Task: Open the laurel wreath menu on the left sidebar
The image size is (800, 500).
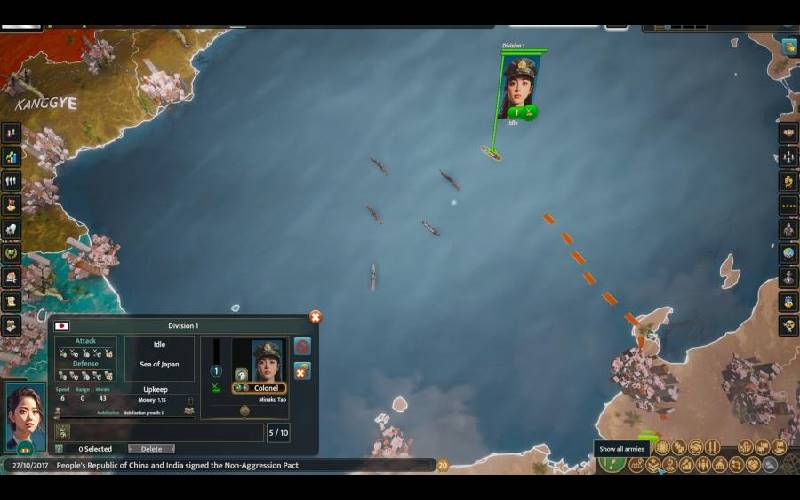Action: click(x=11, y=253)
